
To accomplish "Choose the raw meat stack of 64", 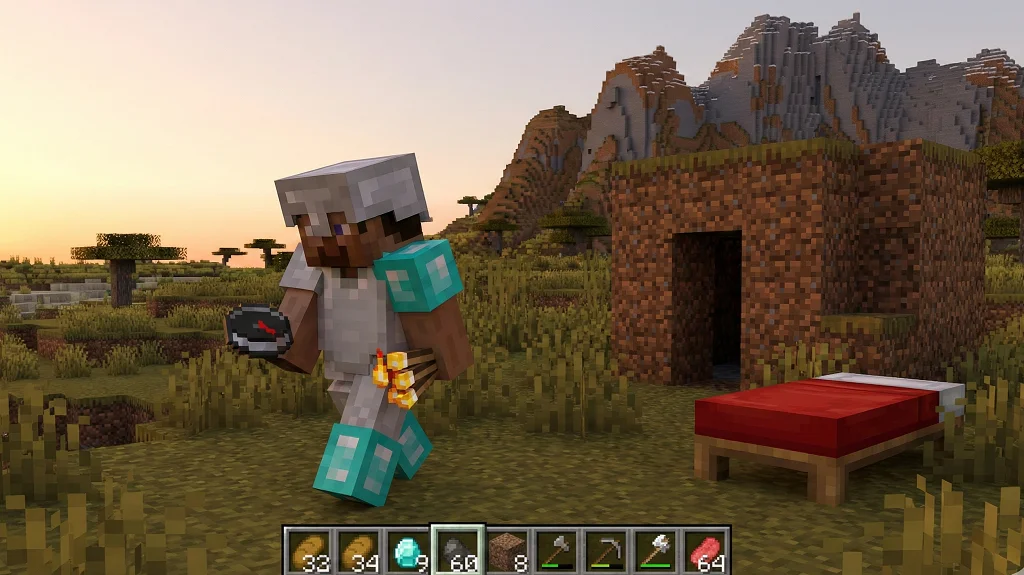I will [705, 550].
